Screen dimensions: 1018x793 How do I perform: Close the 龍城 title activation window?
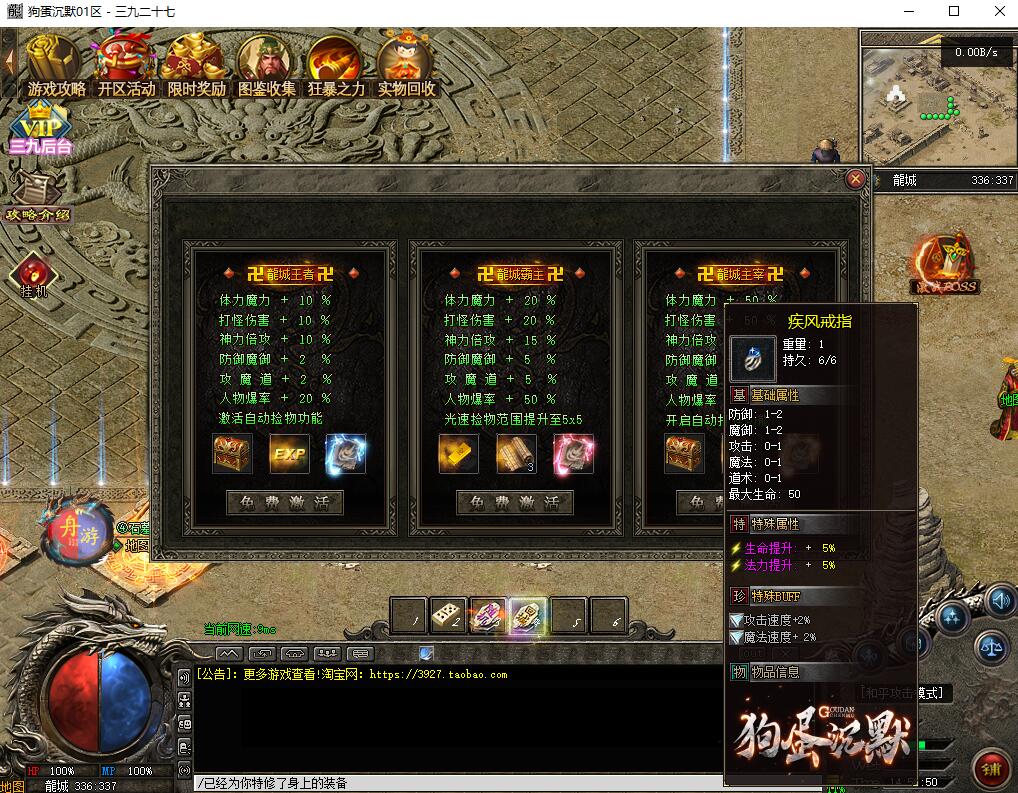pyautogui.click(x=855, y=179)
